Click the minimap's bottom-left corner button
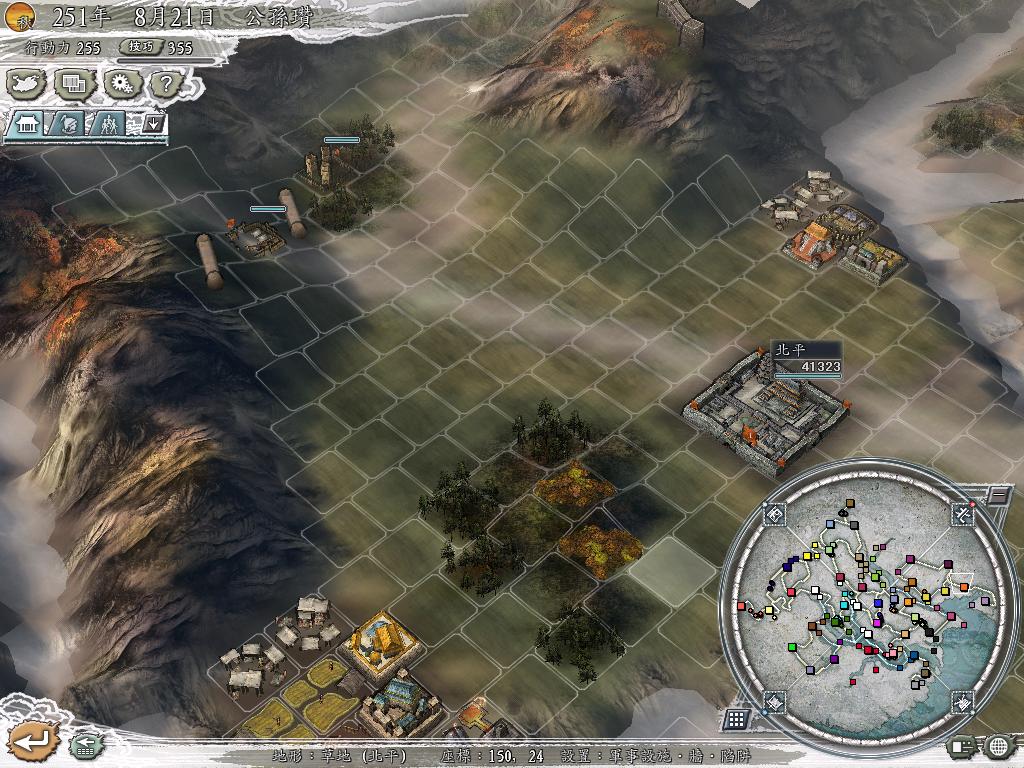 tap(774, 701)
